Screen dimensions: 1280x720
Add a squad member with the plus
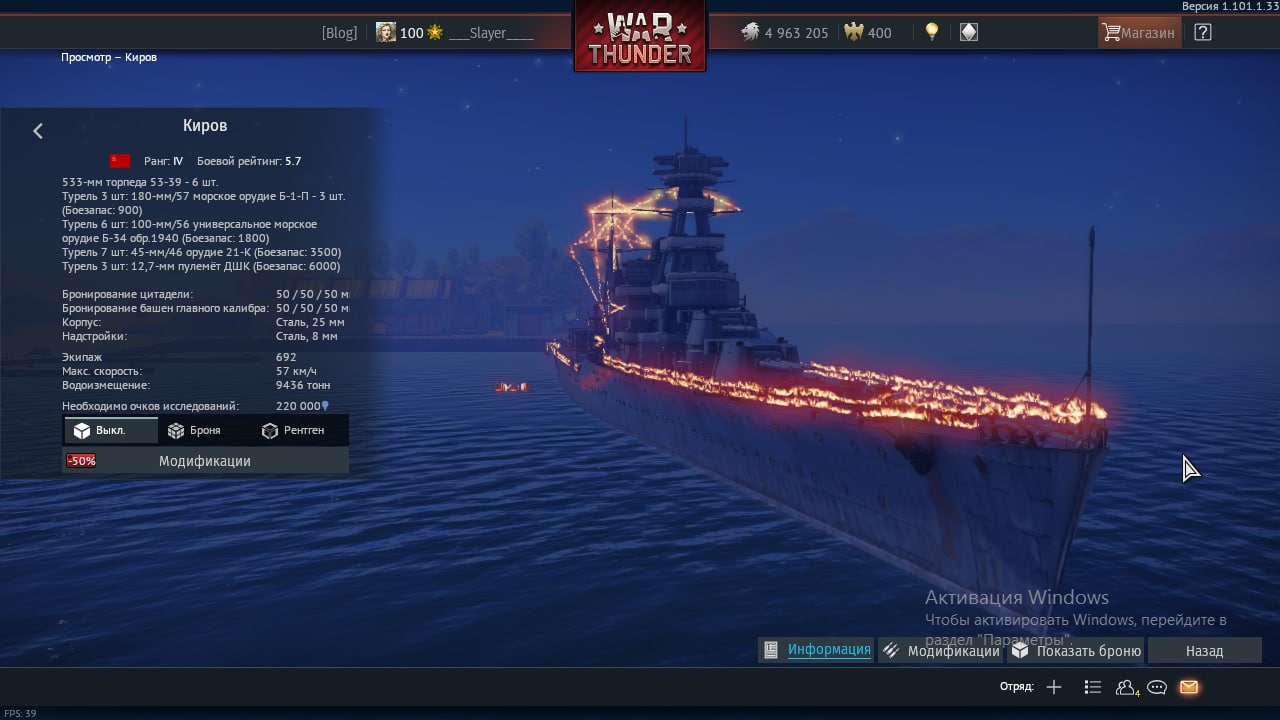click(x=1053, y=687)
